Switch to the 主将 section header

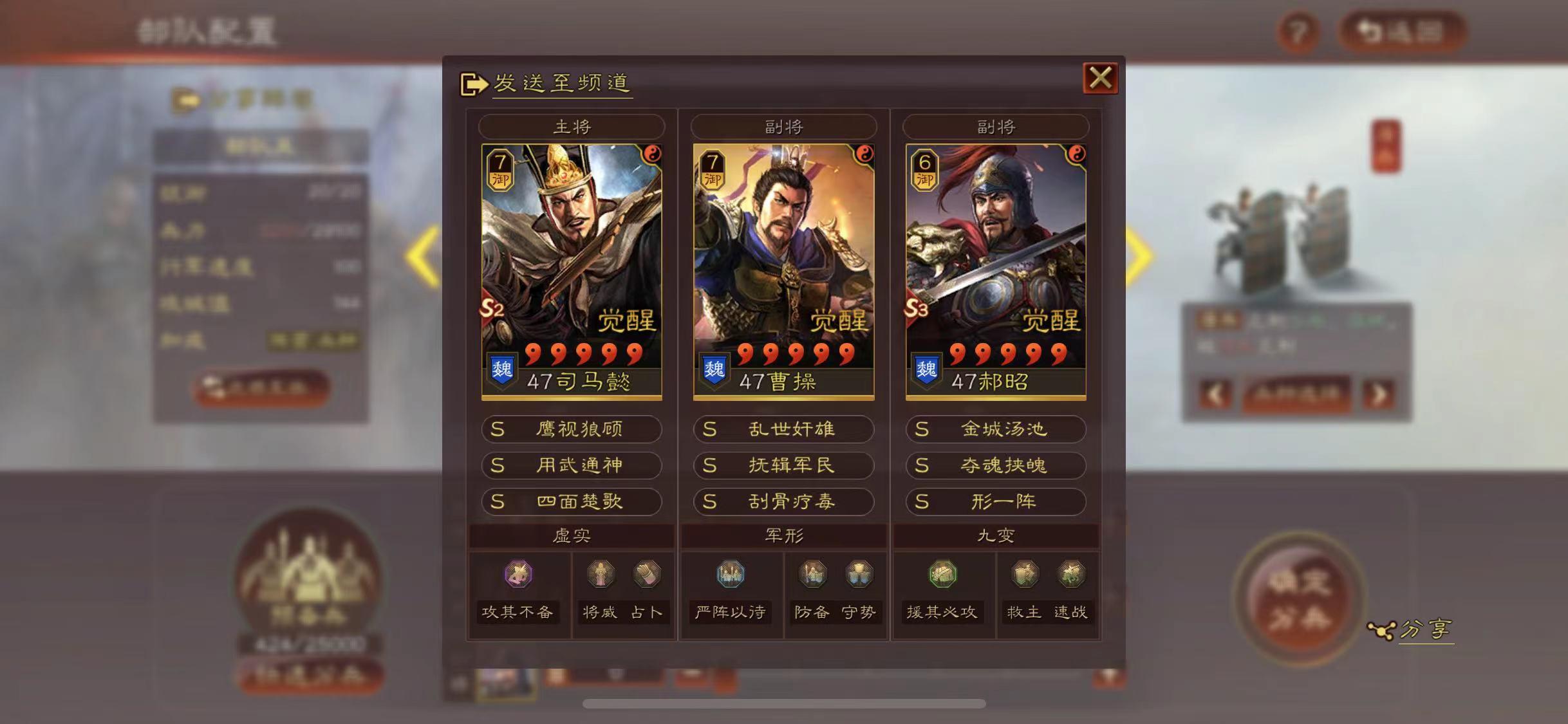(572, 126)
